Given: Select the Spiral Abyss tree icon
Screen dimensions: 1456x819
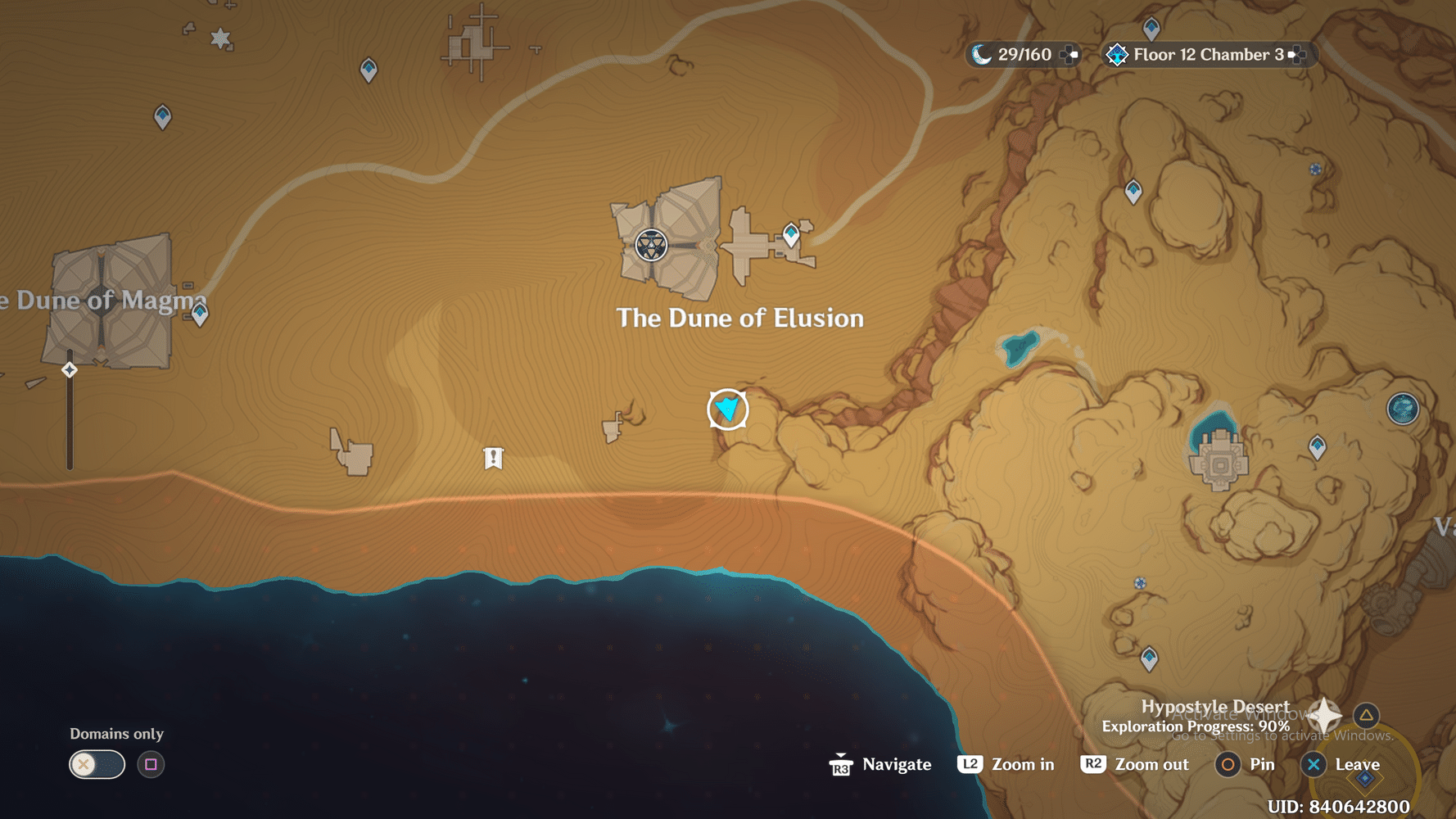Looking at the screenshot, I should point(1115,55).
